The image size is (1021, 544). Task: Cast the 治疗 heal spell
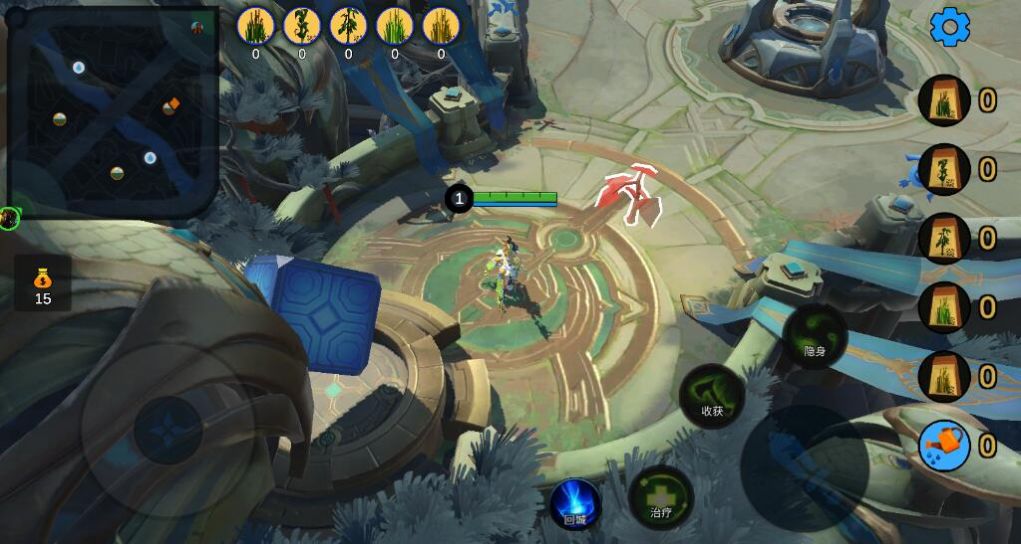(x=661, y=497)
